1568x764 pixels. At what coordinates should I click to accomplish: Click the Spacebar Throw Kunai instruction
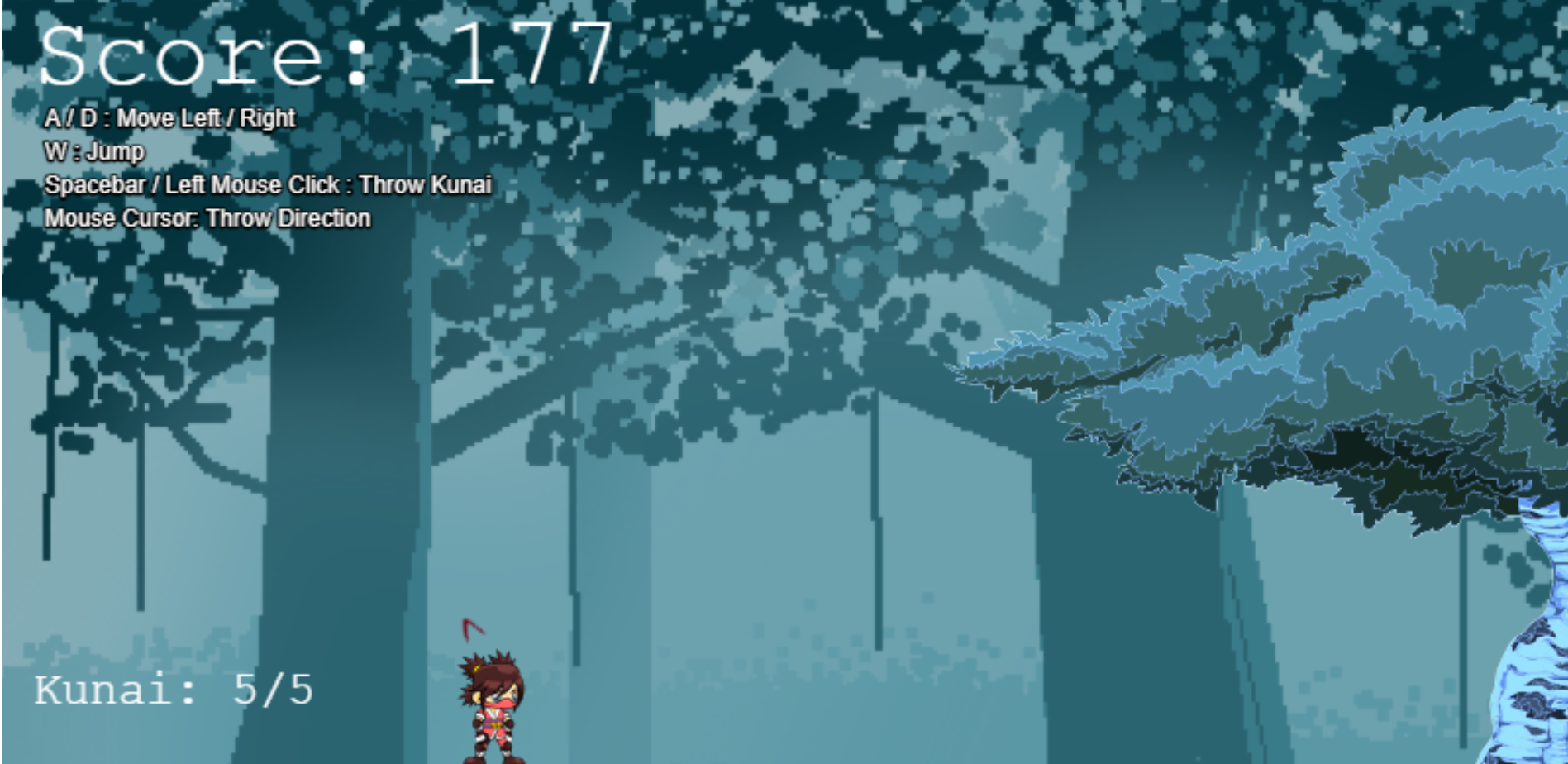click(x=269, y=186)
